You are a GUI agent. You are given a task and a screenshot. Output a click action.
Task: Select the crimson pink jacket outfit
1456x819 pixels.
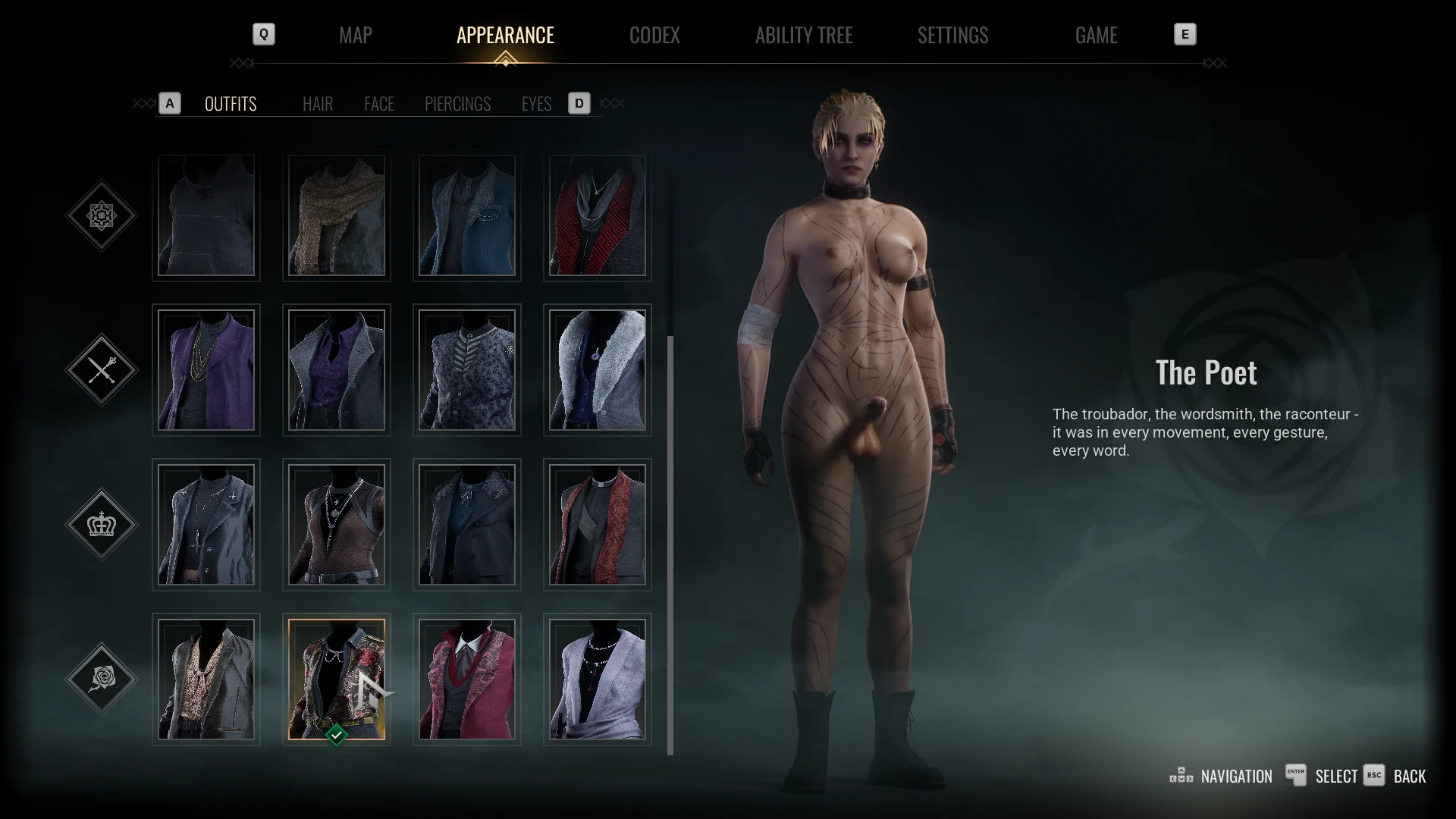[x=467, y=679]
